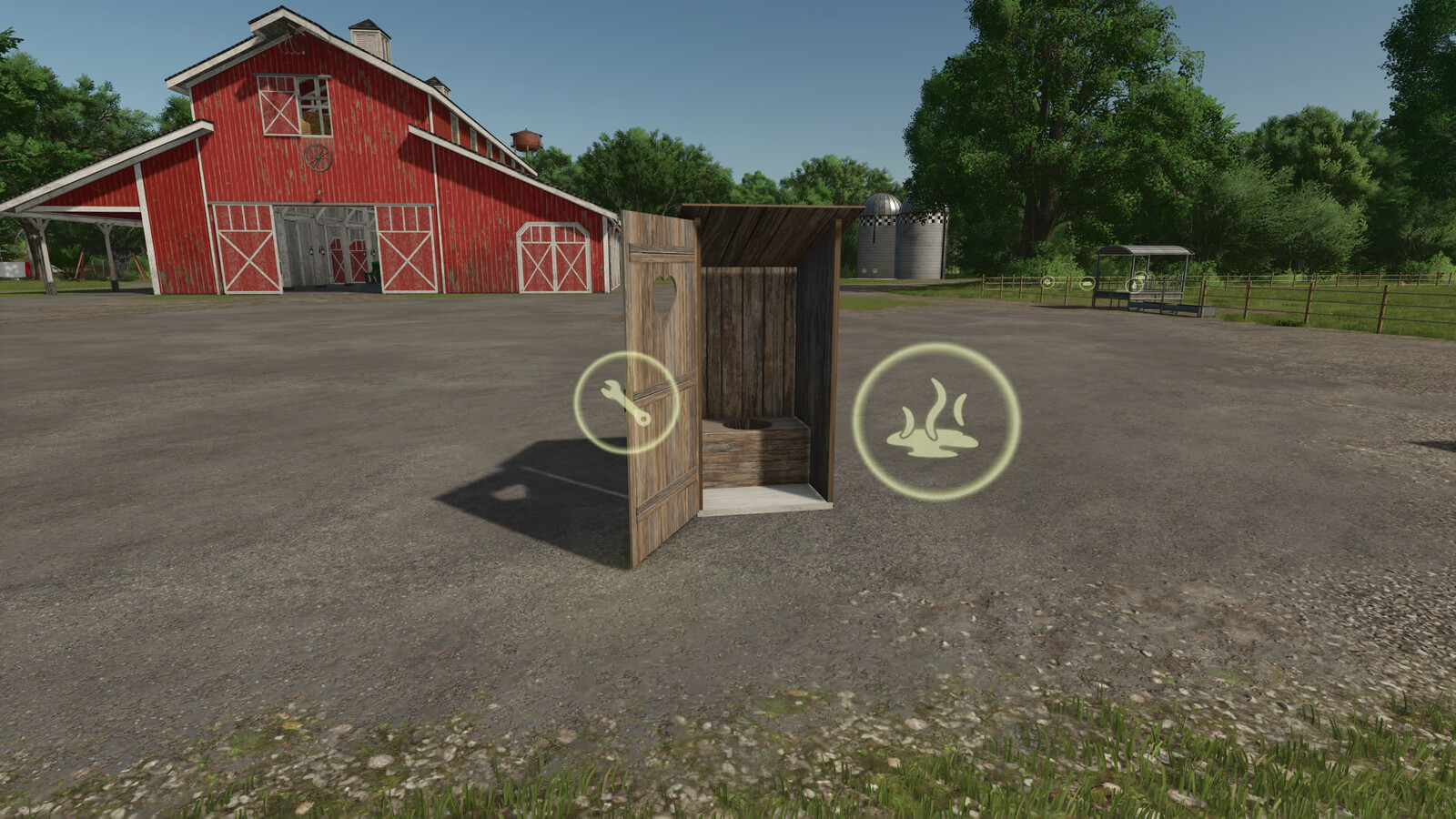This screenshot has height=819, width=1456.
Task: Click the droplet marker near the shelter
Action: pos(1134,284)
